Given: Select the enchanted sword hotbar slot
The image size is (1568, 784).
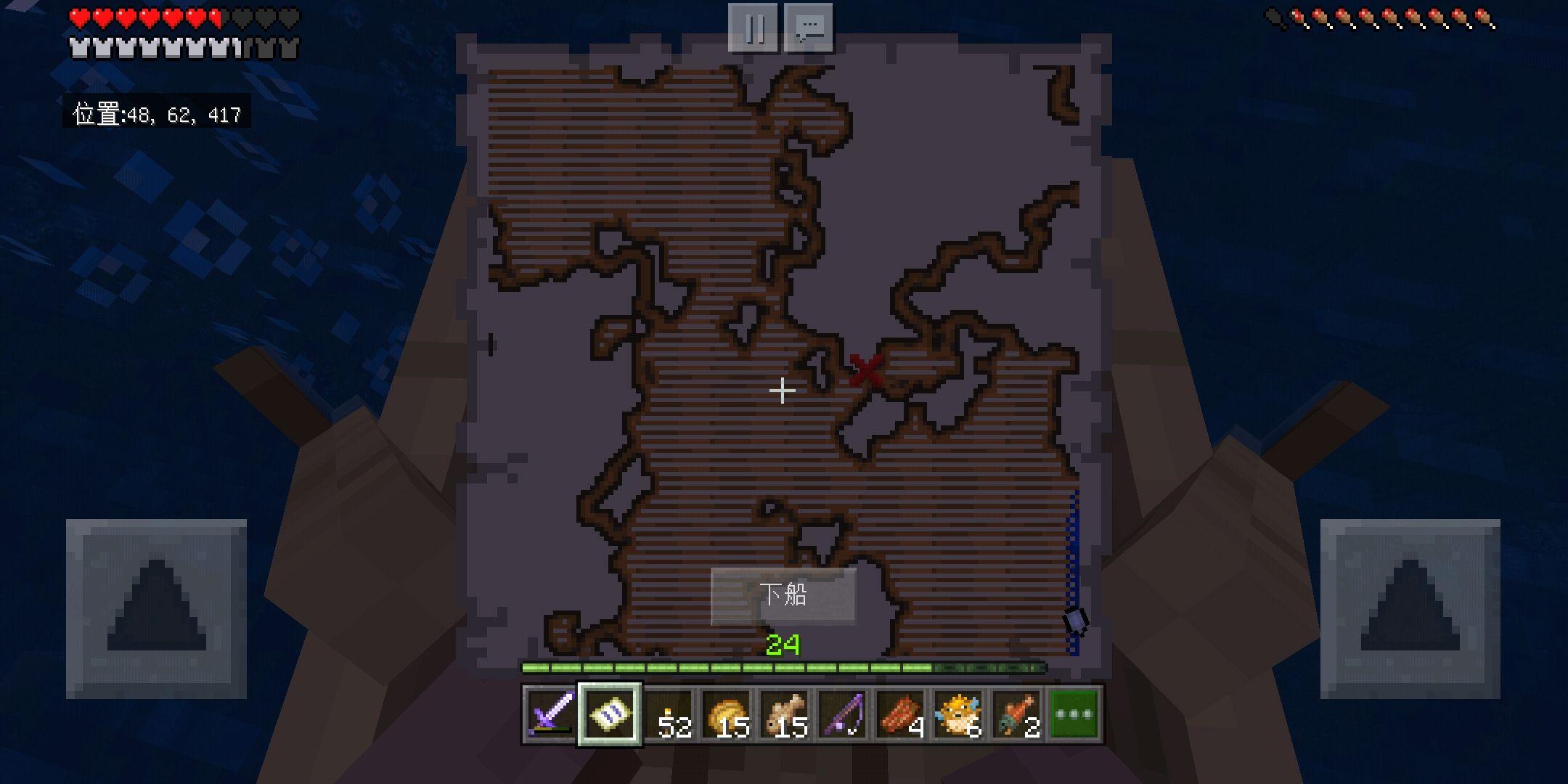Looking at the screenshot, I should point(551,714).
